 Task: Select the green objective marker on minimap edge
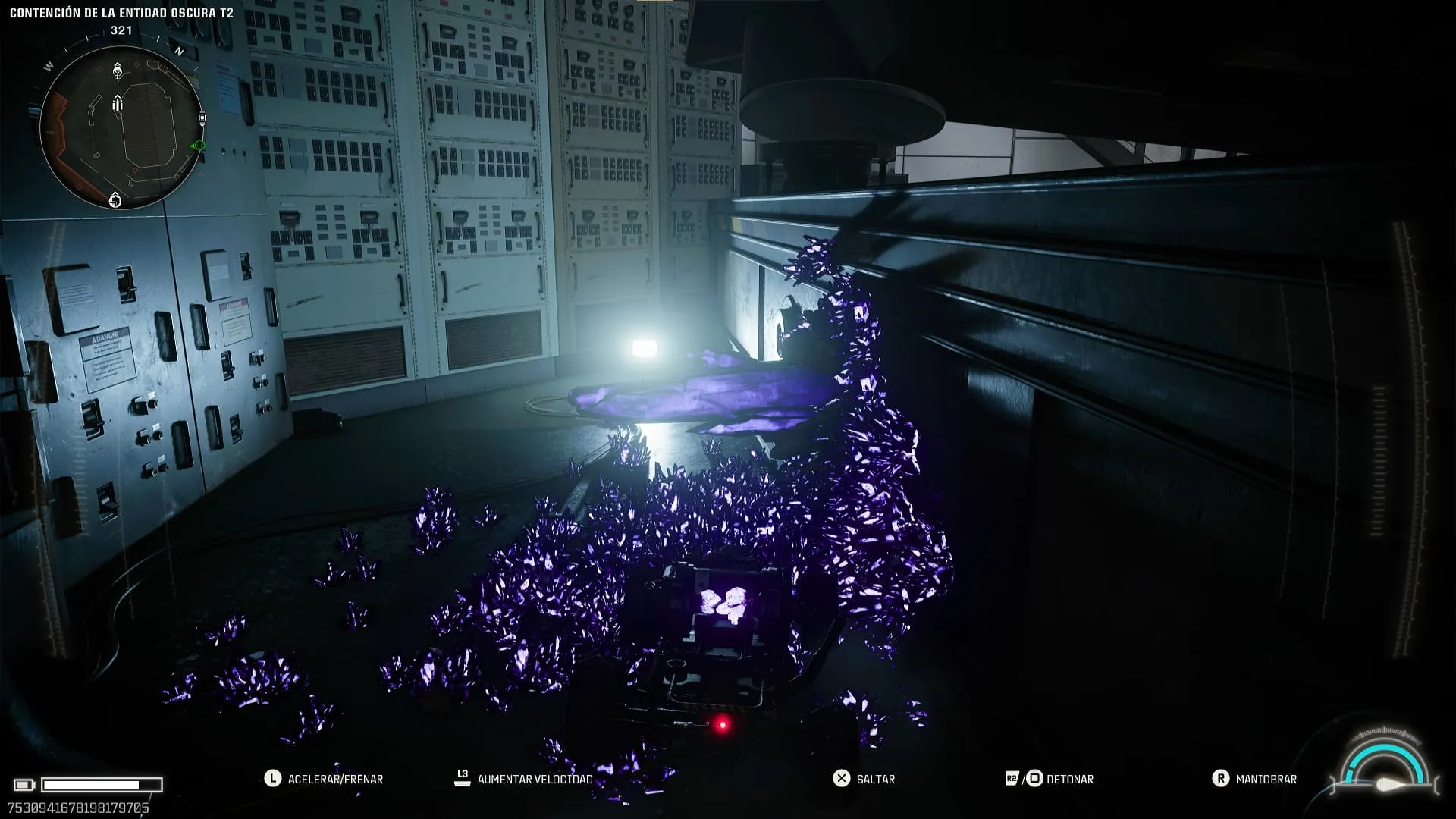[199, 145]
